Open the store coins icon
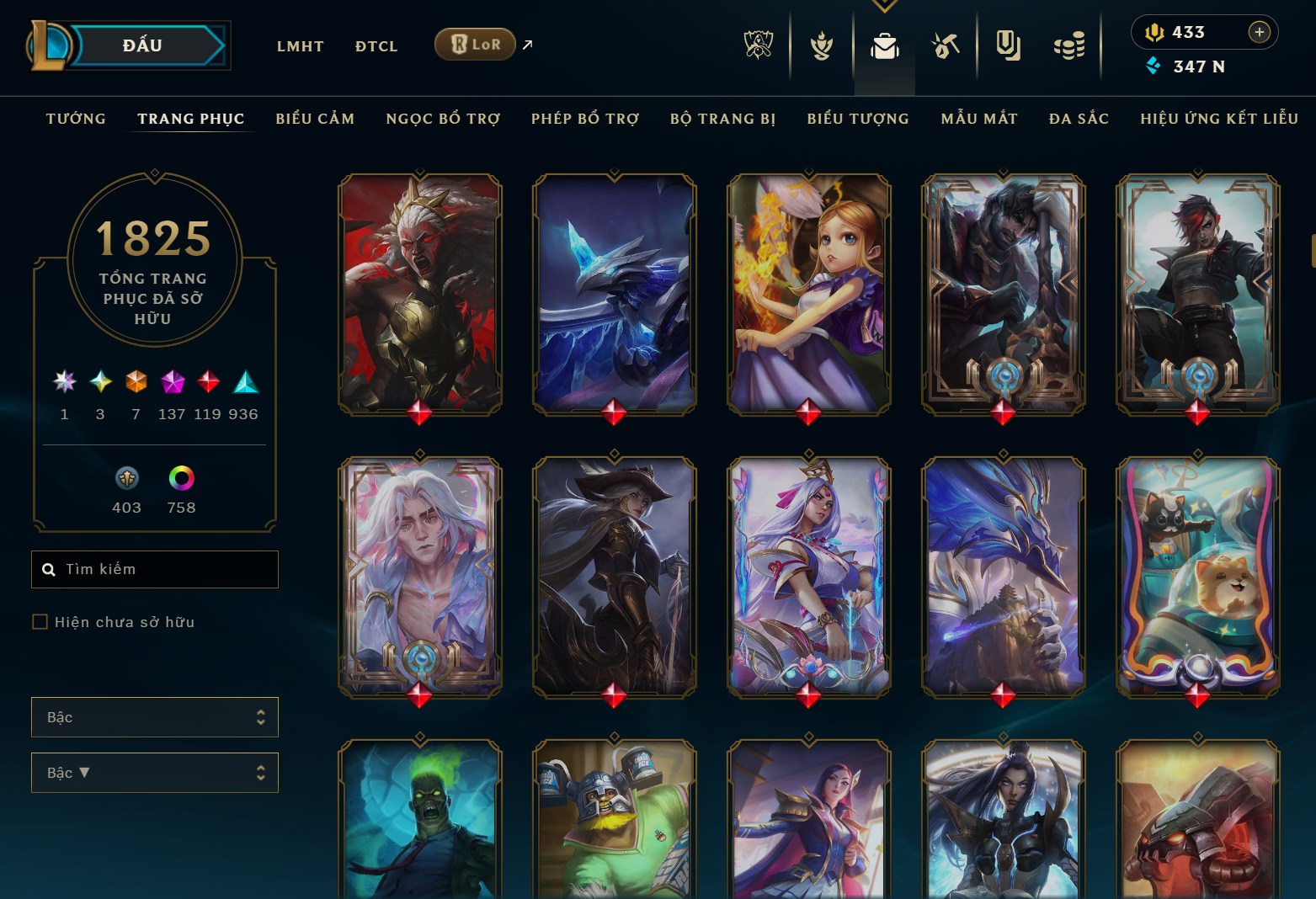1316x899 pixels. coord(1068,46)
